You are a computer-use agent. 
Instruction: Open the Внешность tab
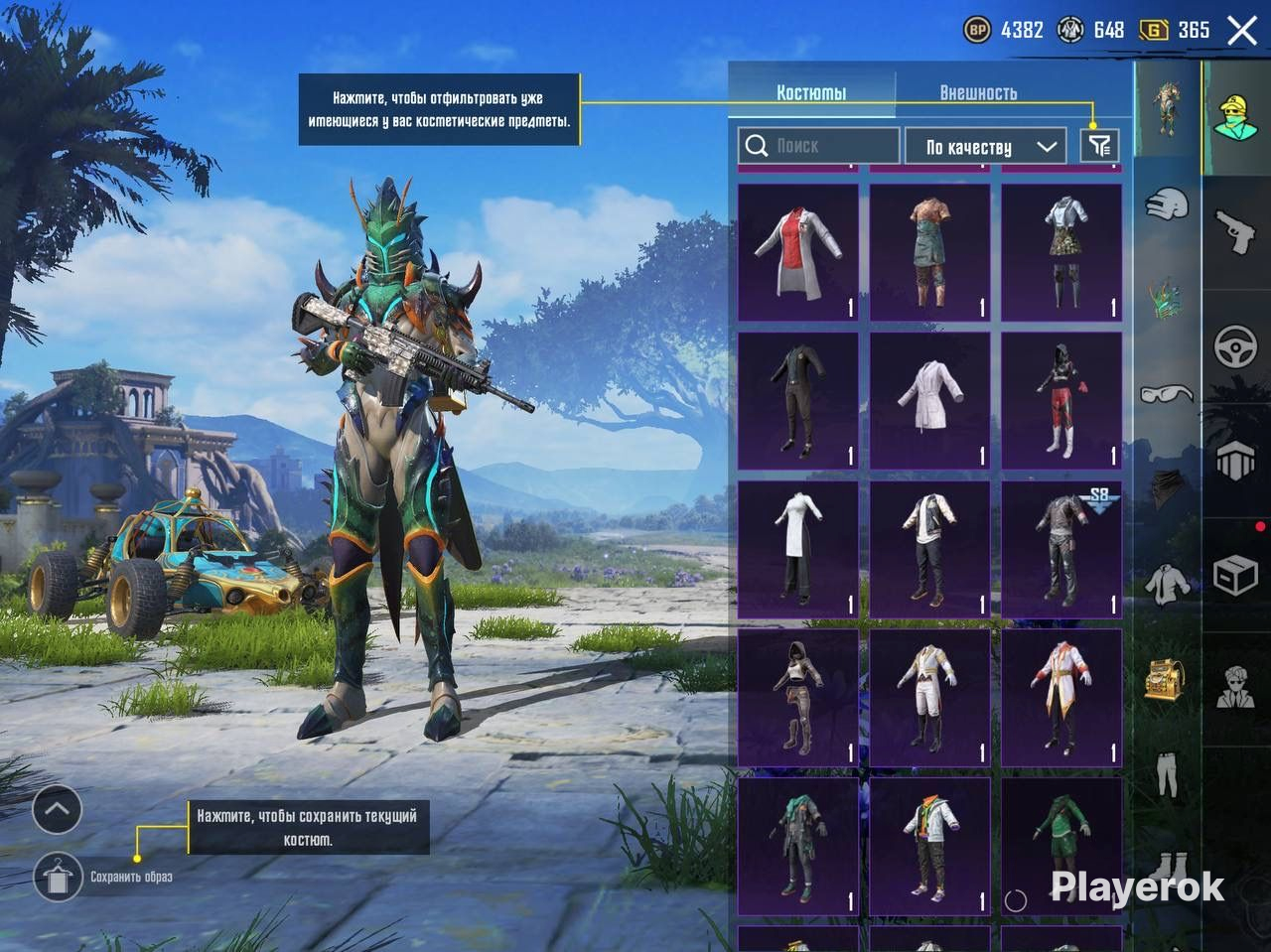(978, 92)
